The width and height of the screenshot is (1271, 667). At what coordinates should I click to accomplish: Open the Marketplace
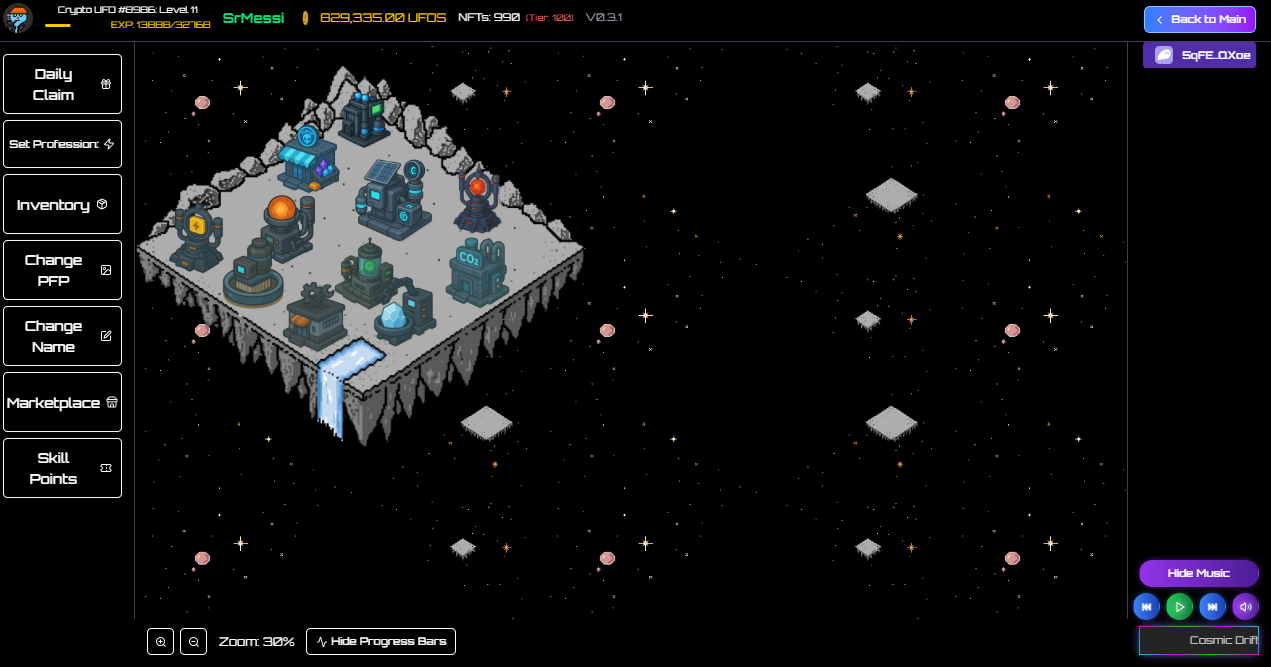click(62, 402)
